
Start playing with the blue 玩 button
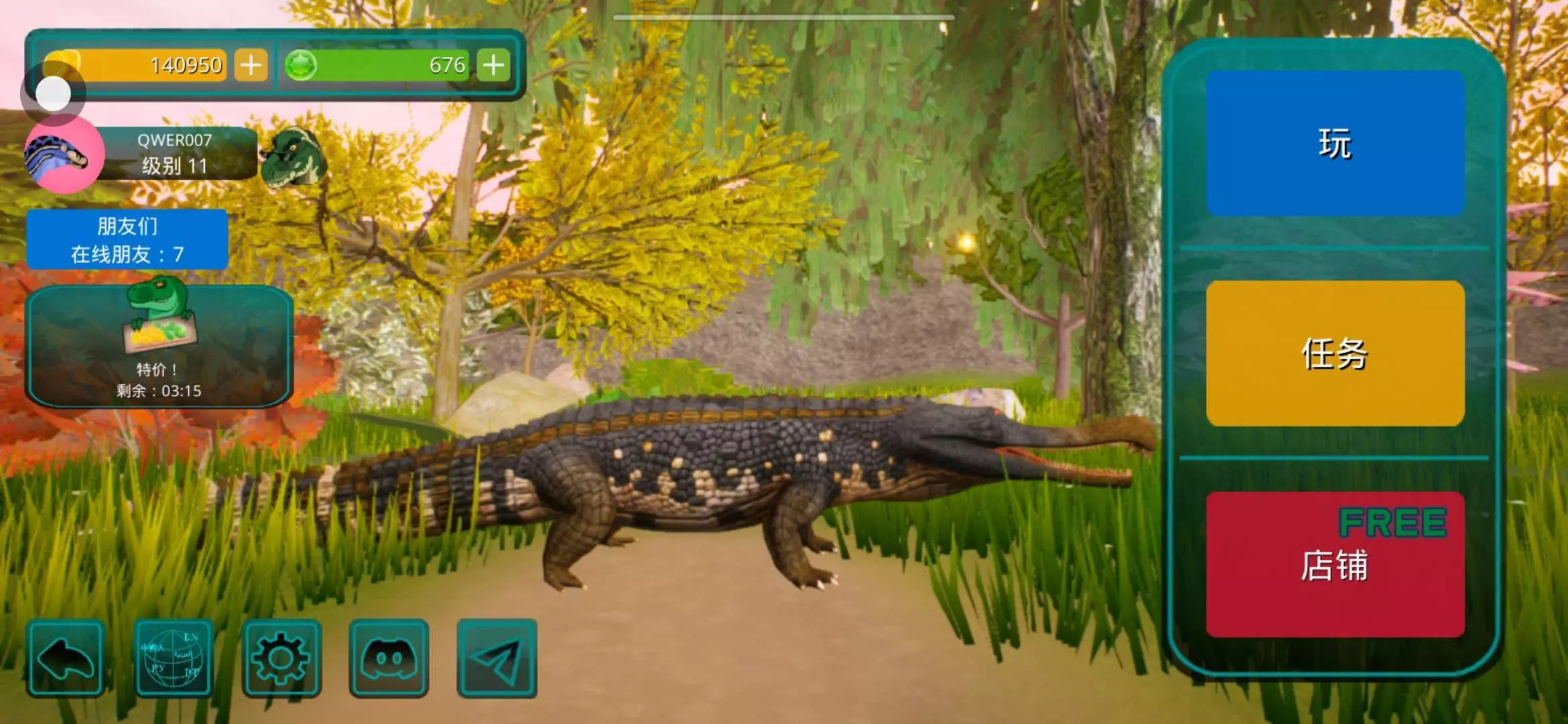(x=1335, y=143)
